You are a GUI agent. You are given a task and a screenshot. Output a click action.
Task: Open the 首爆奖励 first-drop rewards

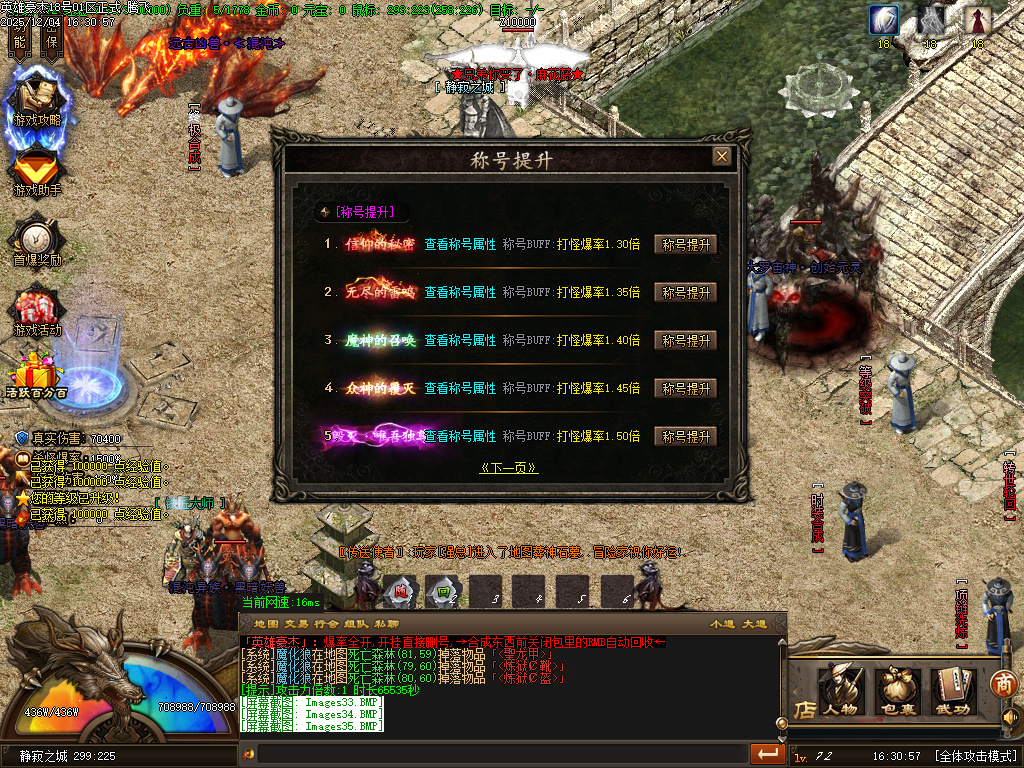(37, 242)
